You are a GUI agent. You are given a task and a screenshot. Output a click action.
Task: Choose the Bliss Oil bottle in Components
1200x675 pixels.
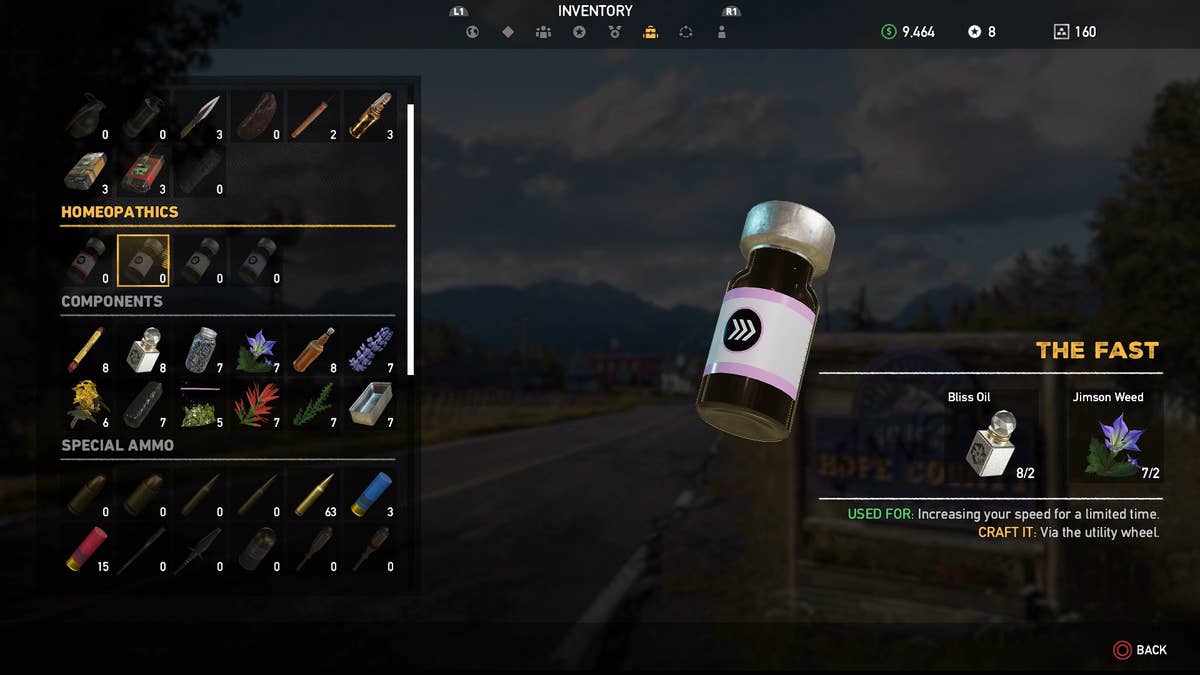tap(143, 349)
